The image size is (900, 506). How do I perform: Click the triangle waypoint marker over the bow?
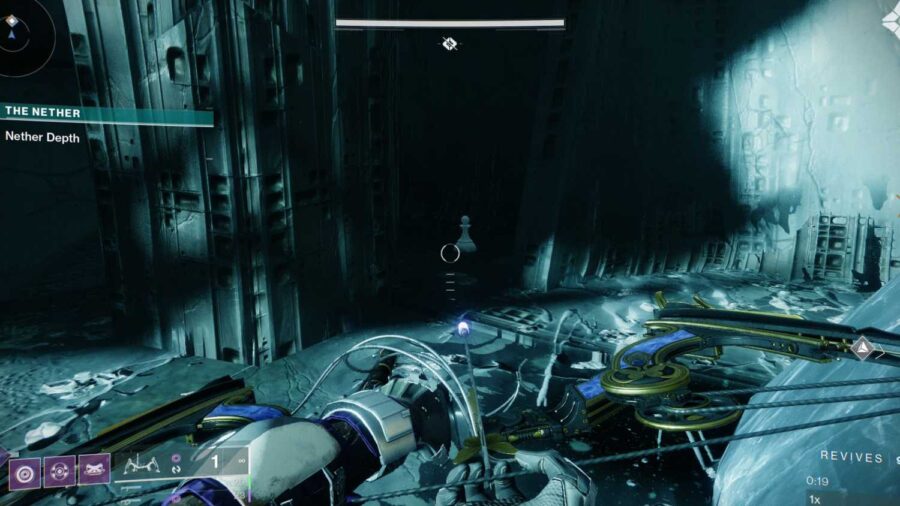click(861, 347)
